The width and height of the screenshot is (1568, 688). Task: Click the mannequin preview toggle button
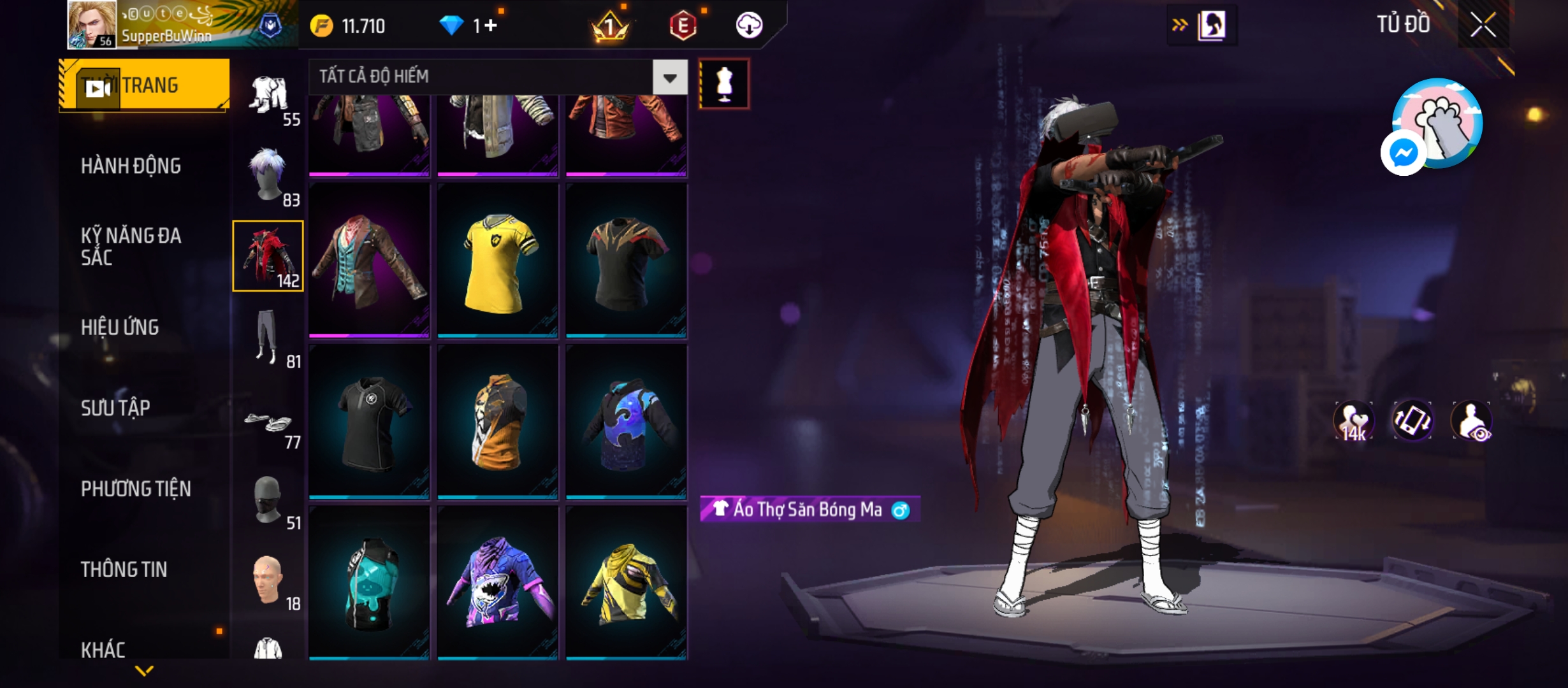click(724, 84)
